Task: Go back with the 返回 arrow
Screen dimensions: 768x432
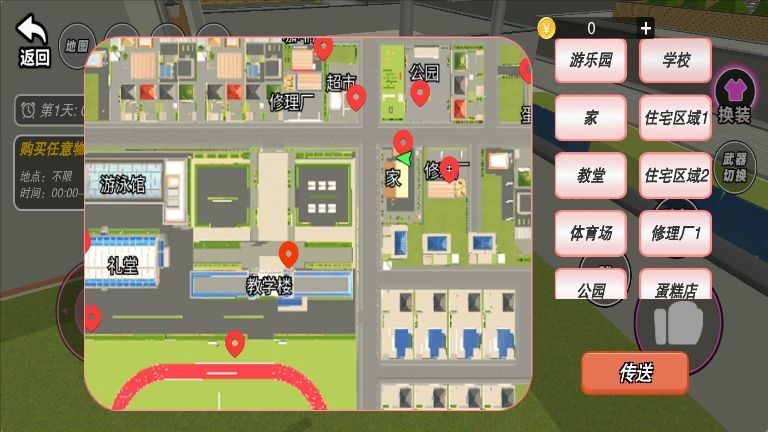Action: click(34, 41)
